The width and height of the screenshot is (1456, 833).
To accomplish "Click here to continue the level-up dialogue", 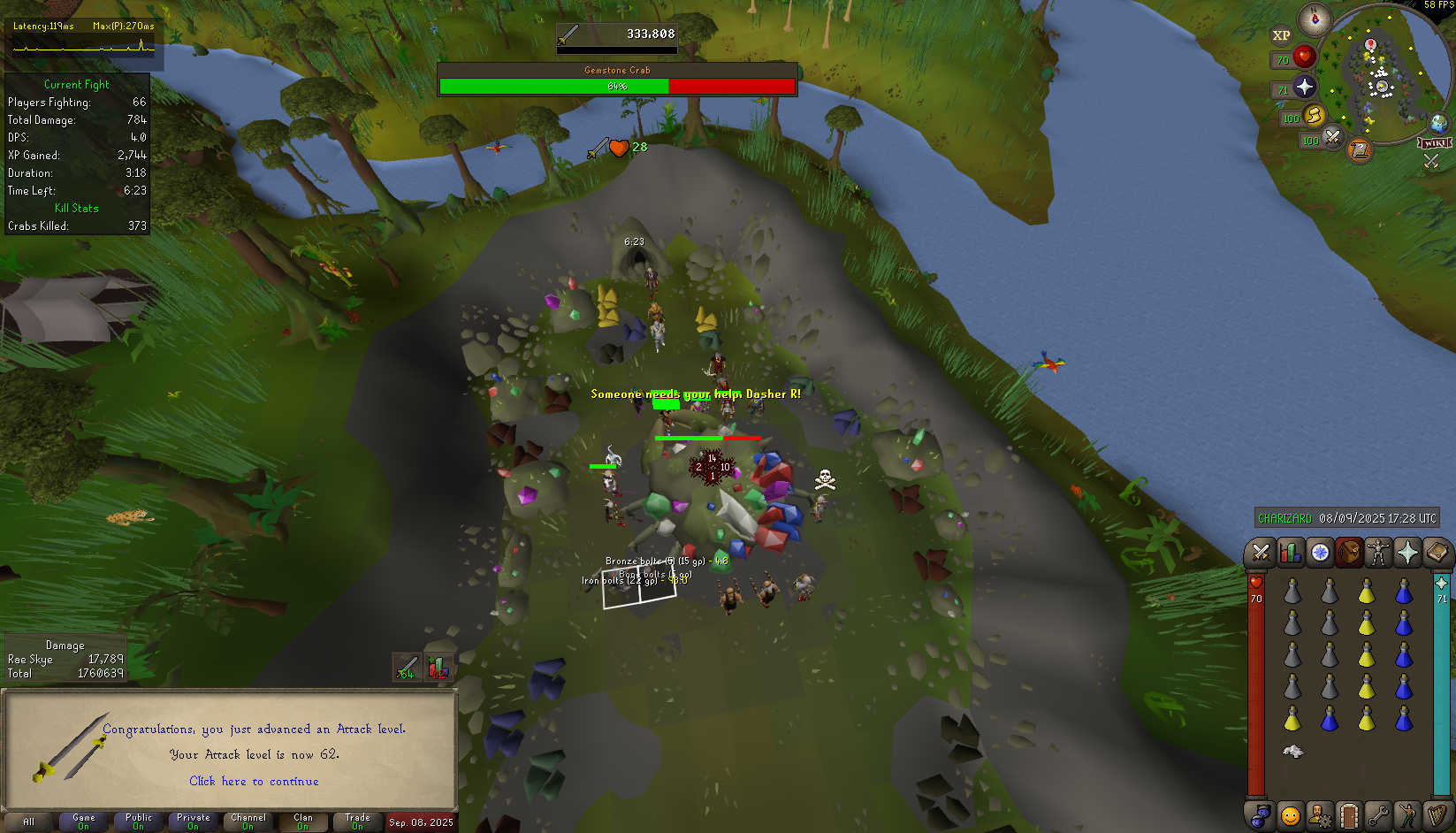I will [x=254, y=781].
